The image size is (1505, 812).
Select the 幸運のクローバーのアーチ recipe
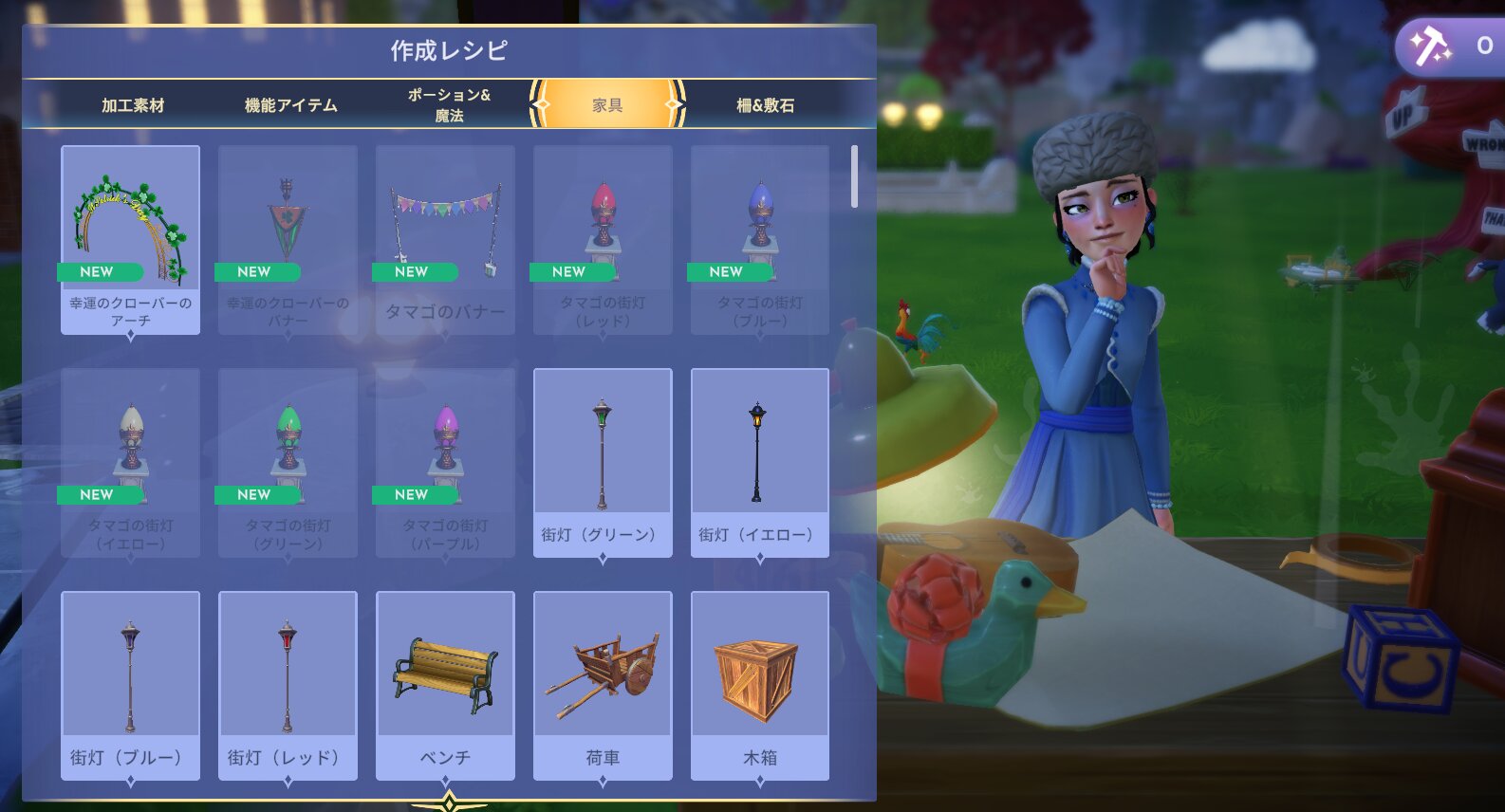(131, 239)
